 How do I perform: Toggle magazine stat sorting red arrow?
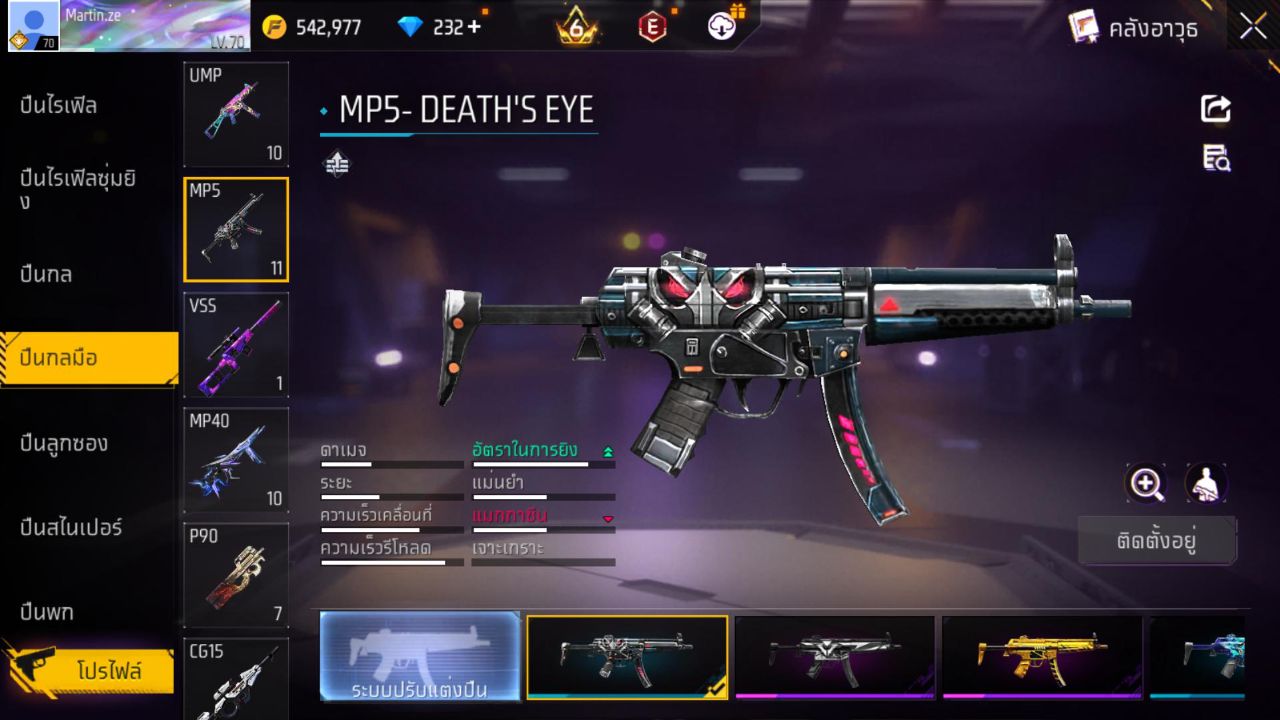coord(606,520)
